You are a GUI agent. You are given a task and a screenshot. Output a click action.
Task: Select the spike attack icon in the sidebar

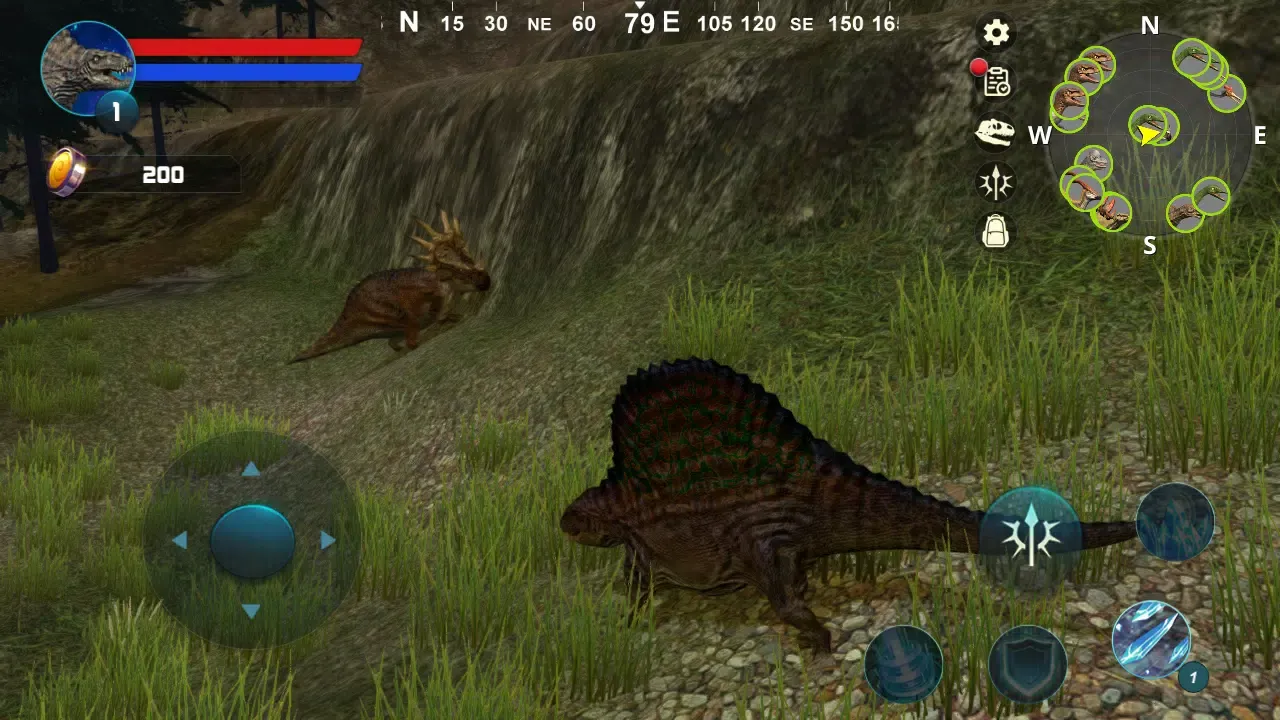[x=995, y=182]
